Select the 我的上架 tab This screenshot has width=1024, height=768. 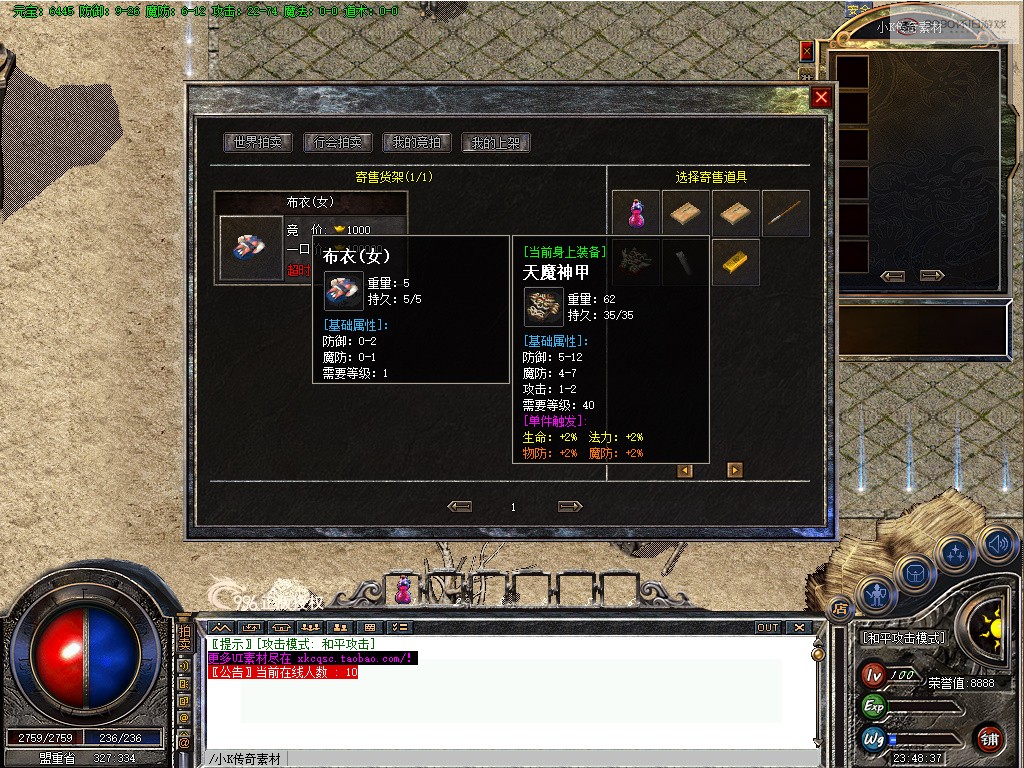tap(496, 143)
